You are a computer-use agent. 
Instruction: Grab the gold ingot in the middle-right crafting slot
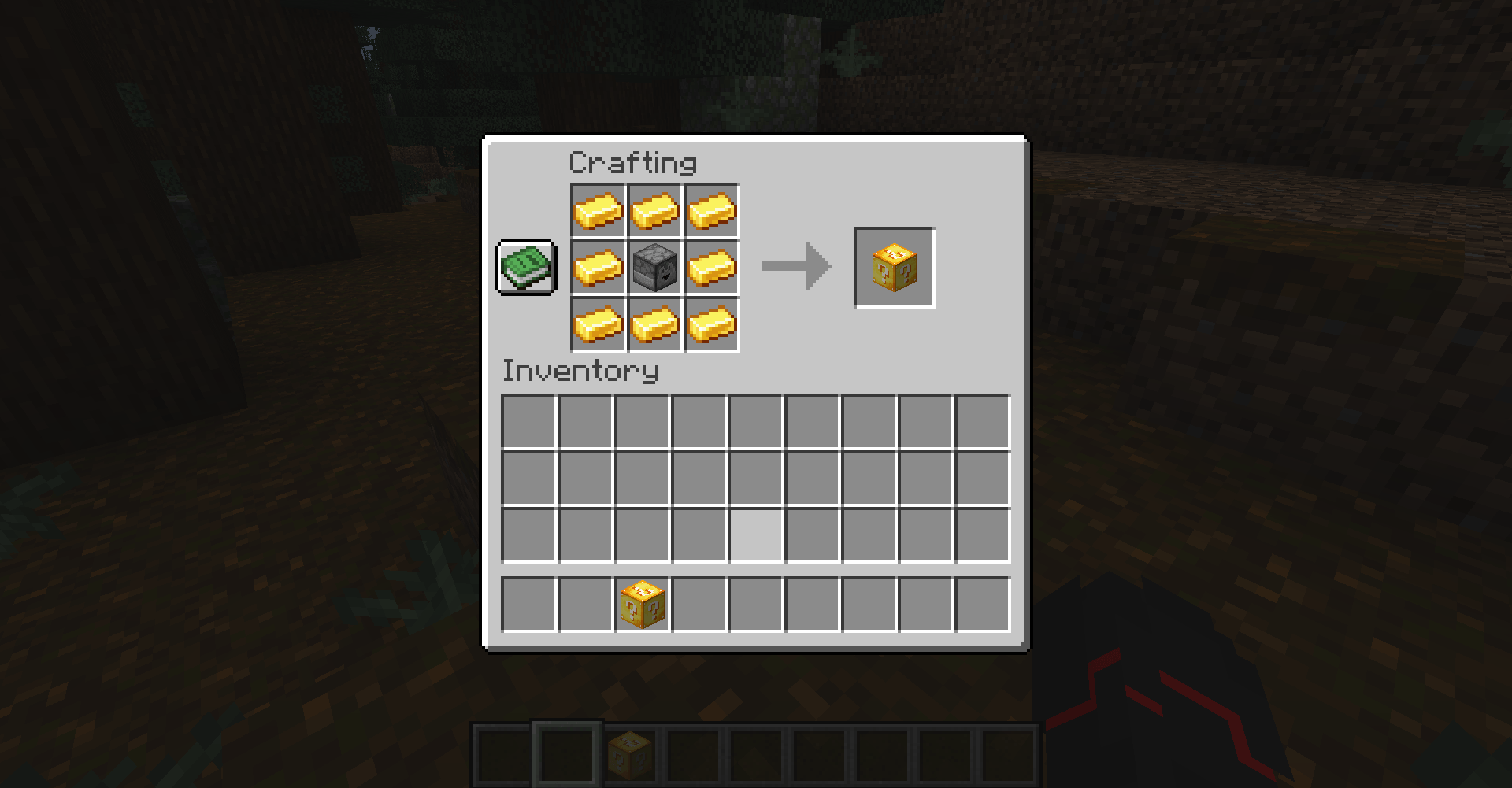coord(712,268)
